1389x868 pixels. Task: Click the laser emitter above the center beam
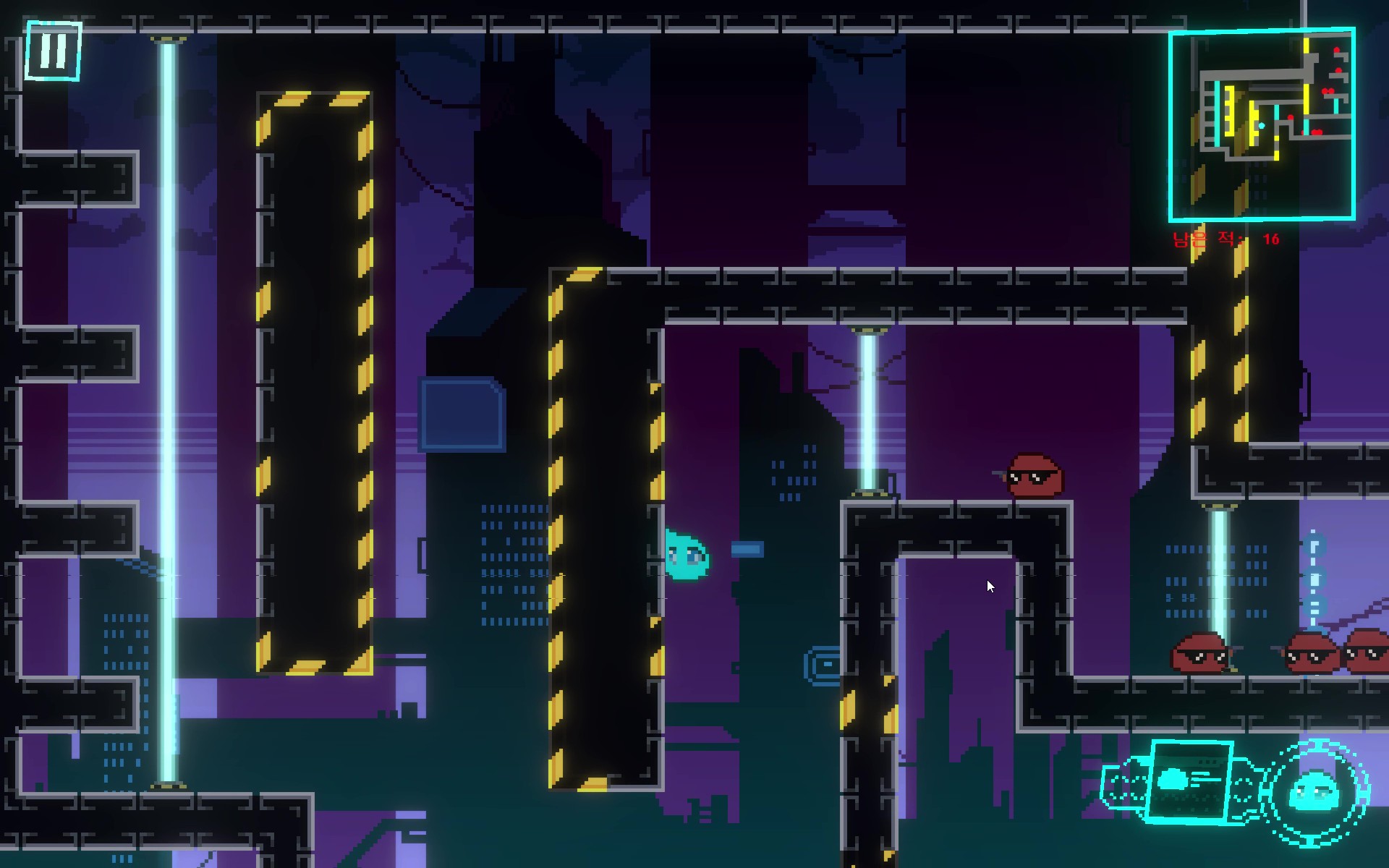(868, 329)
